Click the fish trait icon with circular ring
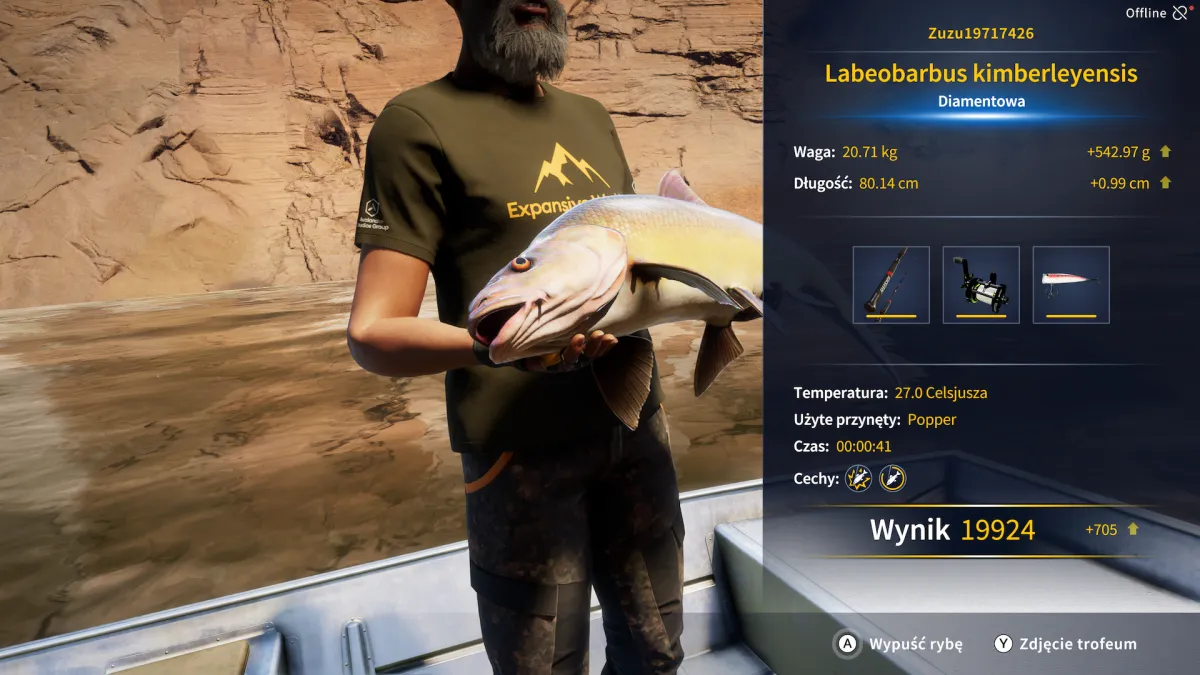Screen dimensions: 1200x675 click(892, 478)
